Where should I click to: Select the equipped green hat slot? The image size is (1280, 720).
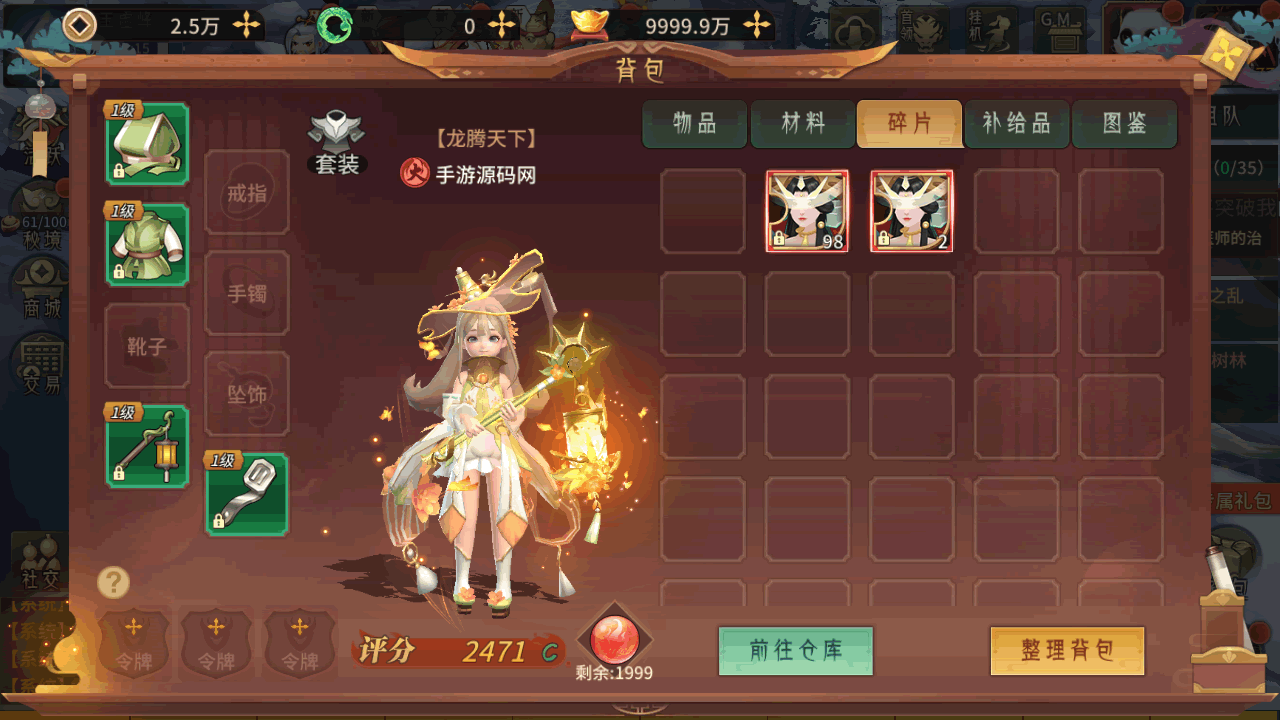147,144
